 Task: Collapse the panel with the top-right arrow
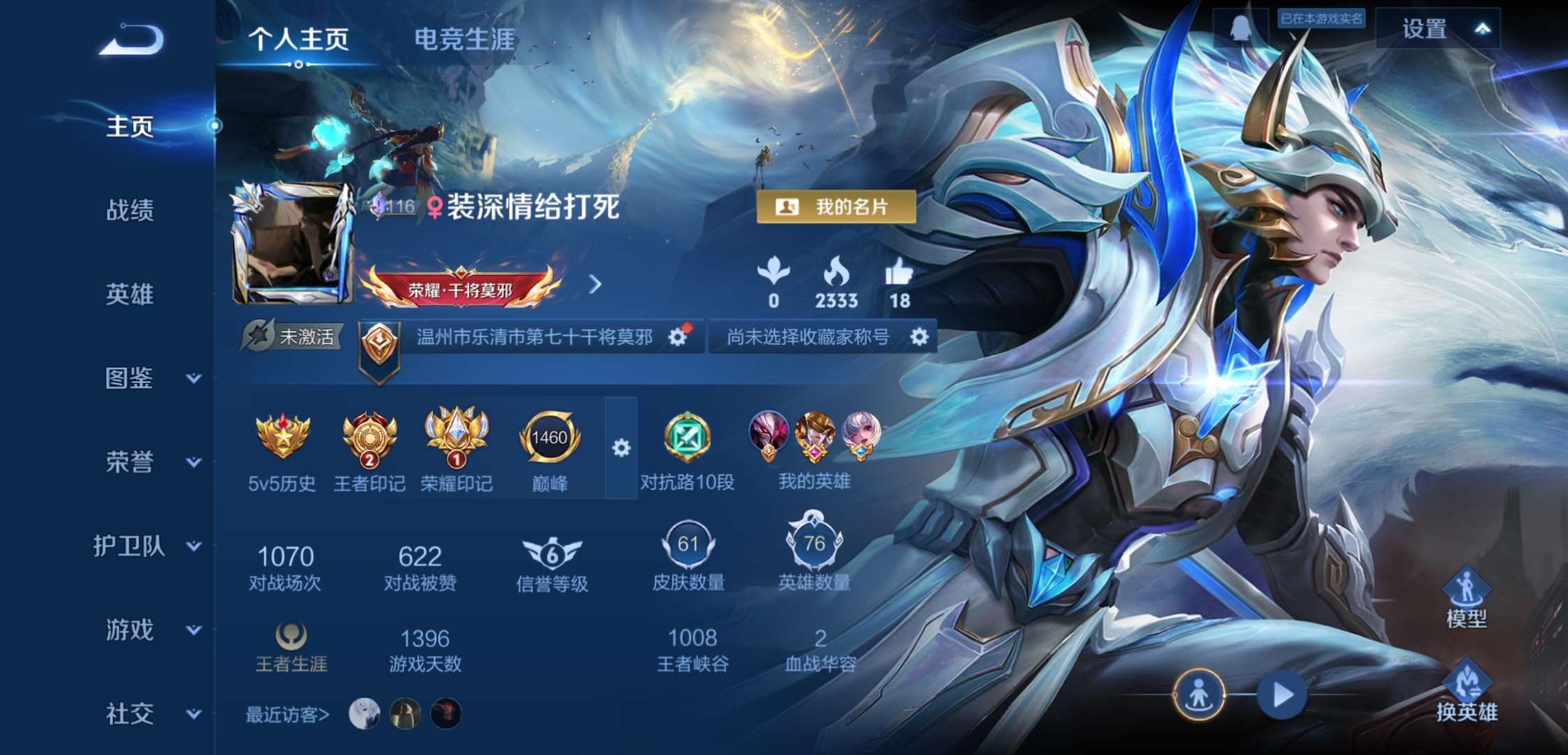coord(1484,29)
